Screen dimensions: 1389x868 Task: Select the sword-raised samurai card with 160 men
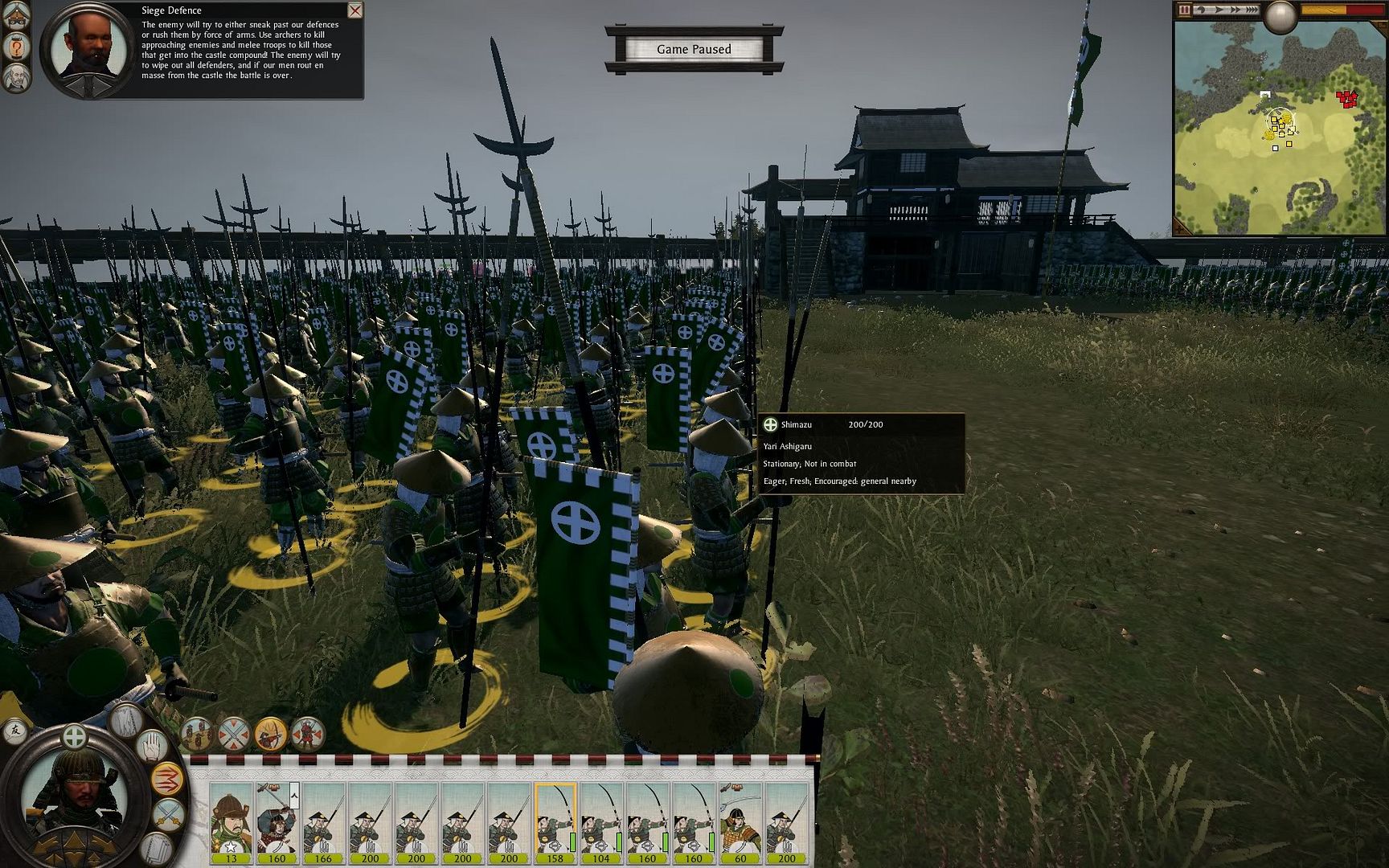coord(277,821)
